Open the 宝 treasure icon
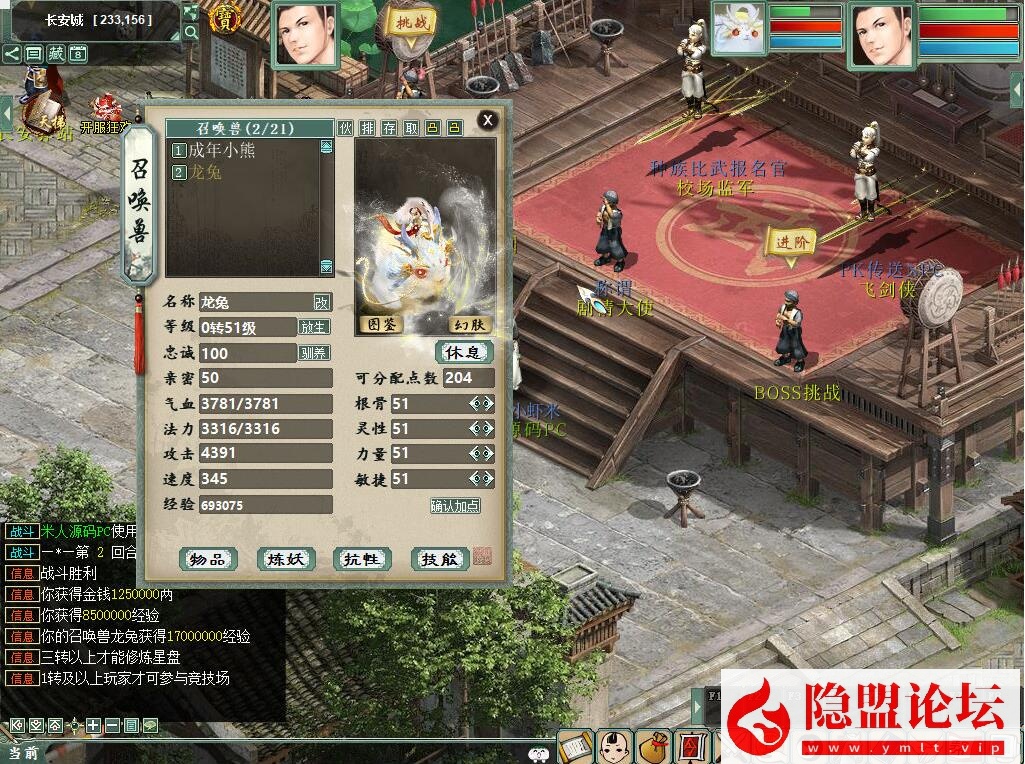Viewport: 1025px width, 764px height. pyautogui.click(x=221, y=19)
